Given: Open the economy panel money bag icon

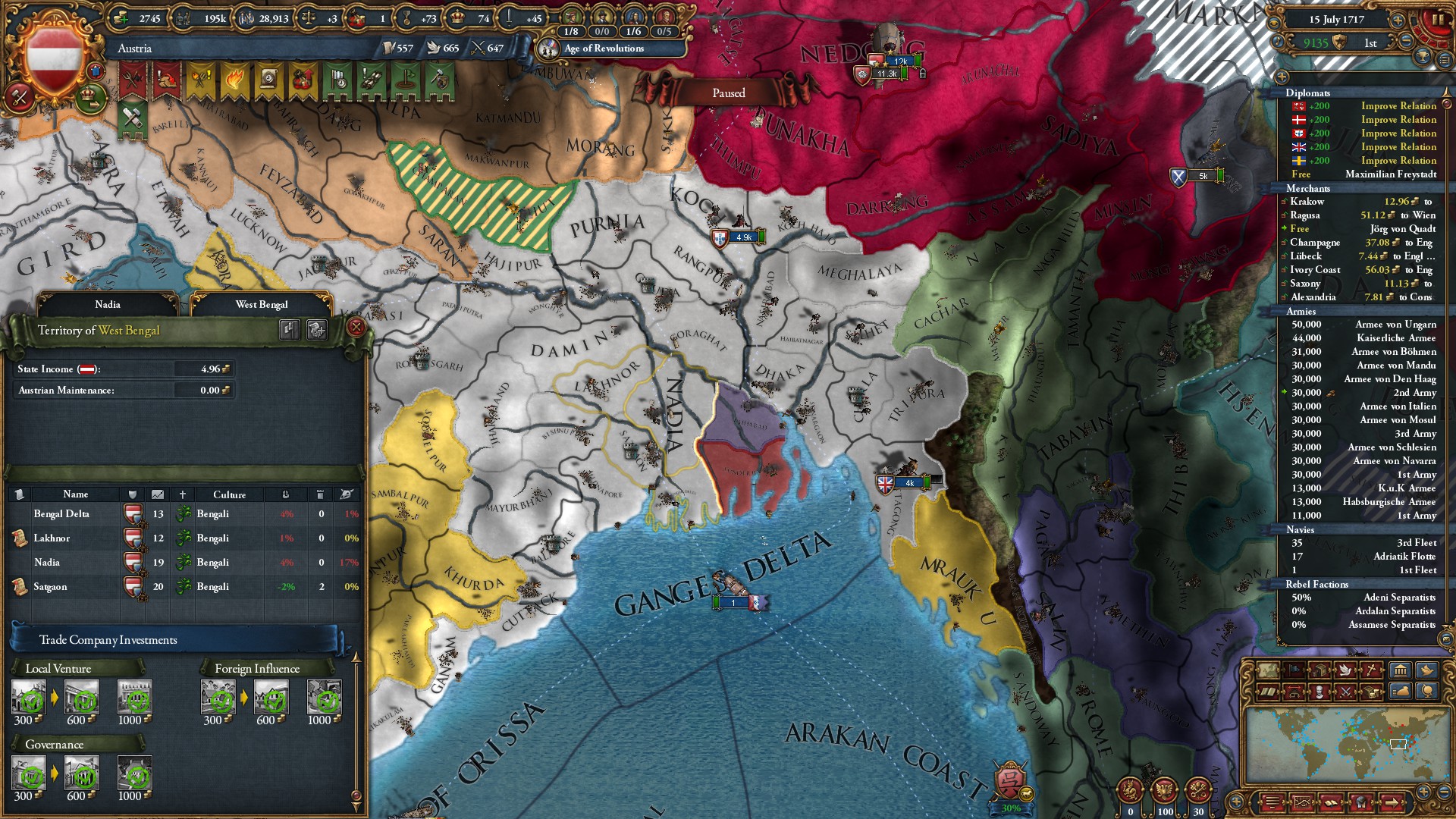Looking at the screenshot, I should click(1401, 692).
